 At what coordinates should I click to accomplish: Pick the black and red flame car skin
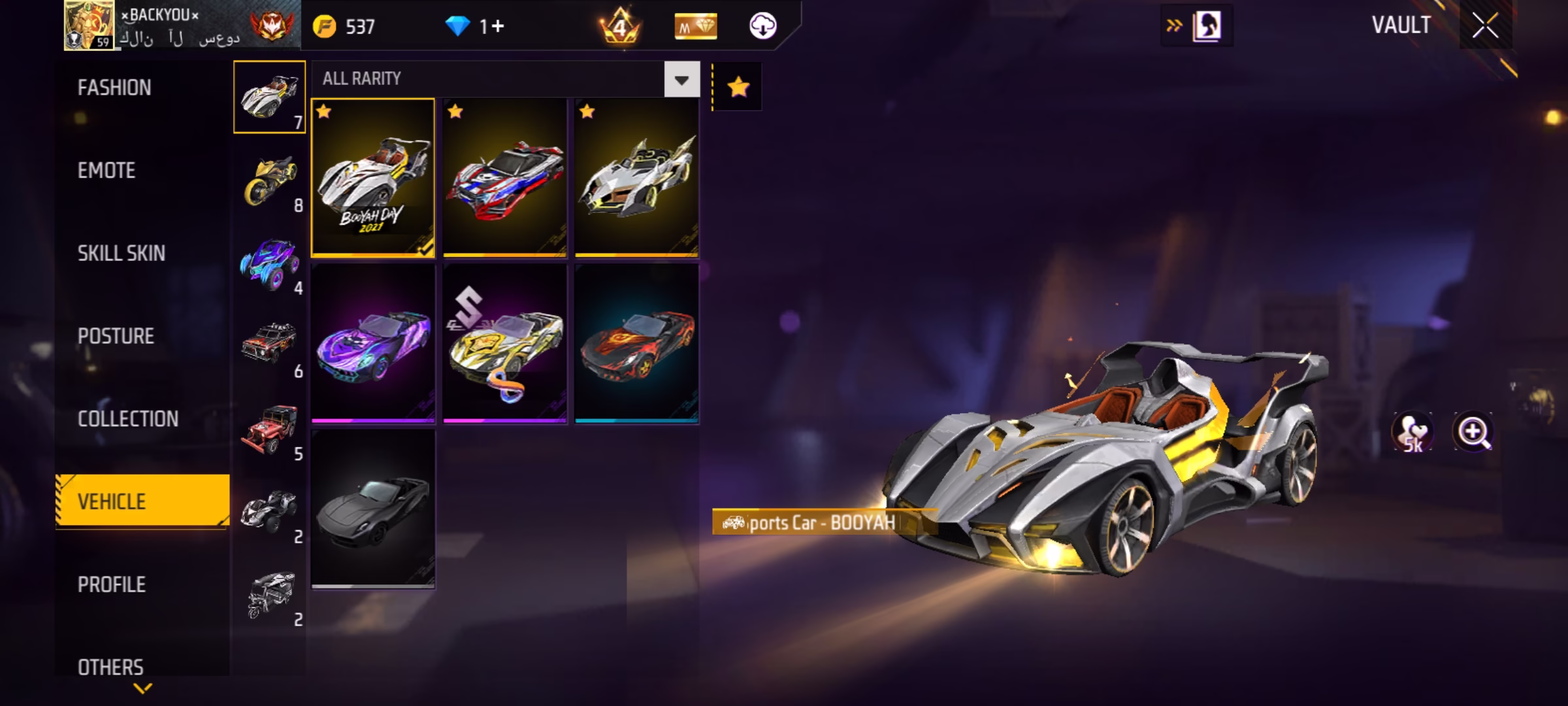click(x=637, y=344)
